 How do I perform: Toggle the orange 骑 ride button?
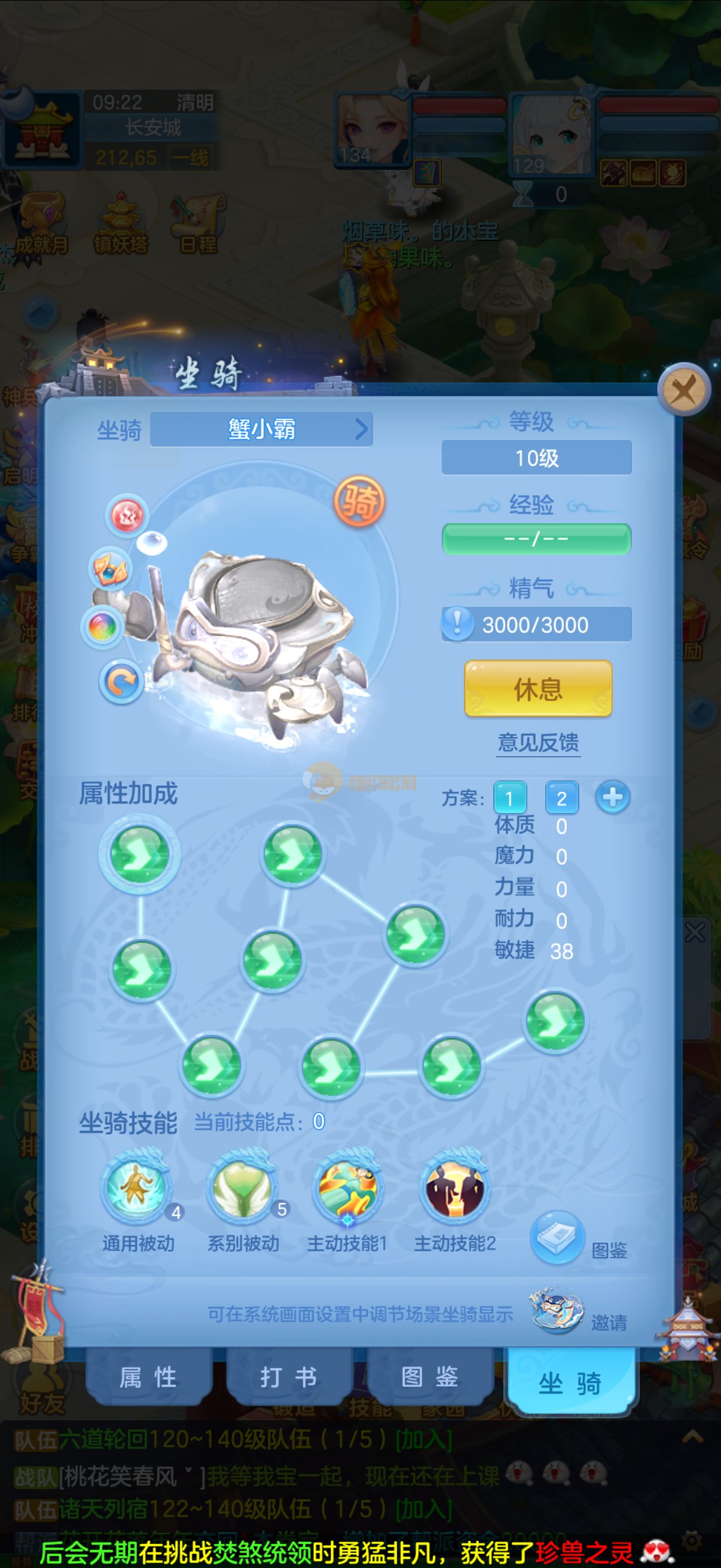tap(359, 502)
